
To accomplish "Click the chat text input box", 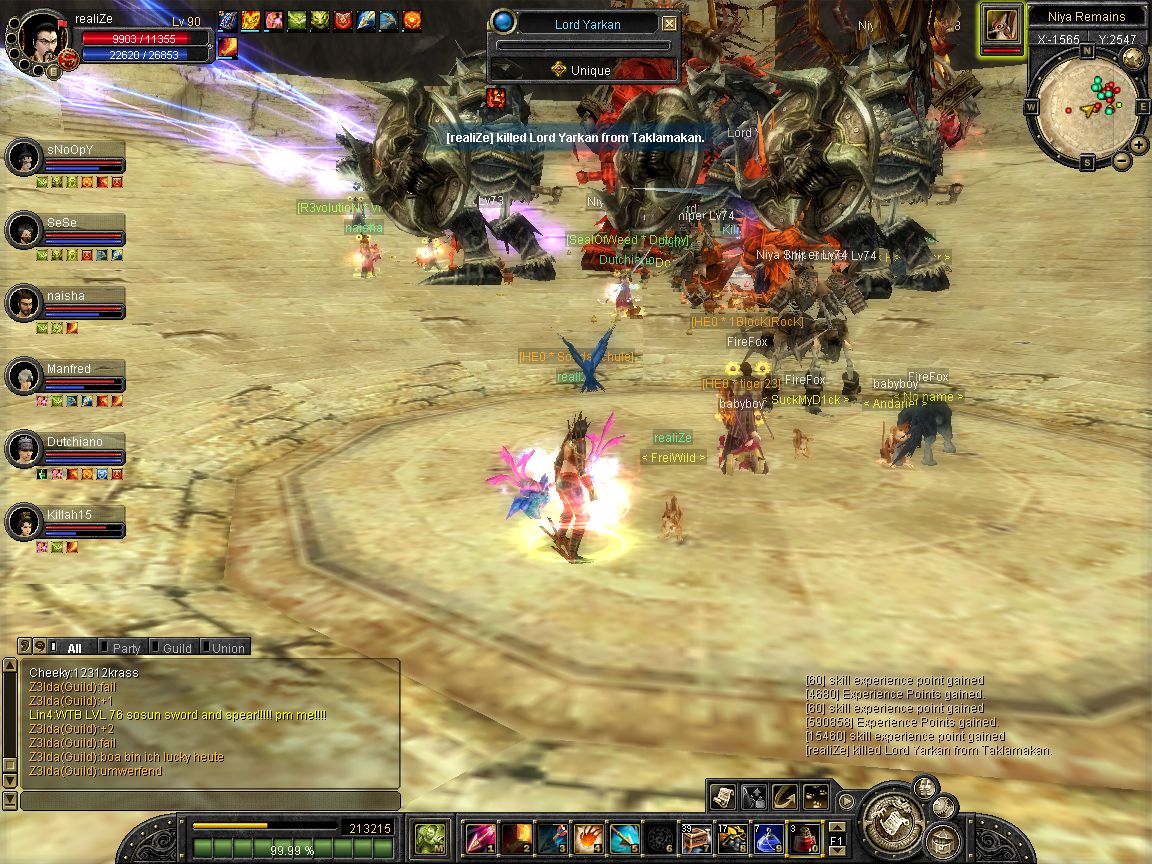I will 210,801.
